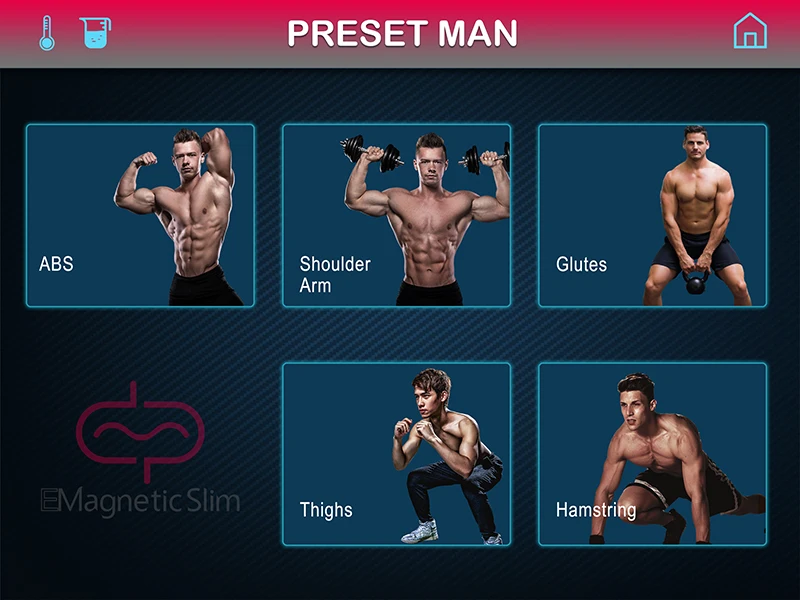Choose the Shoulder Arm preset
Image resolution: width=800 pixels, height=600 pixels.
[x=396, y=215]
